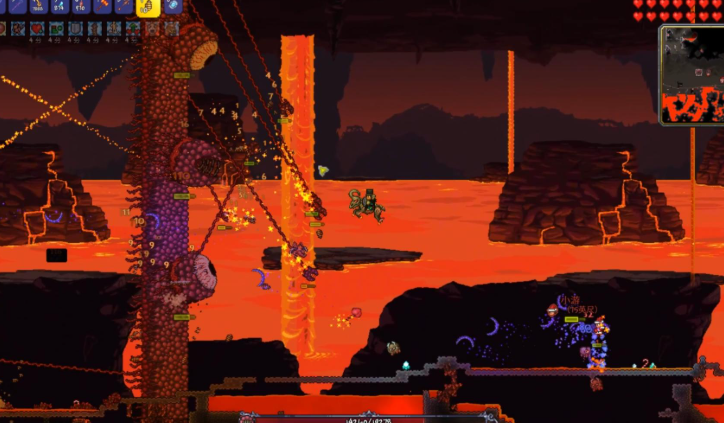Select the red hammer hotbar slot

[102, 5]
